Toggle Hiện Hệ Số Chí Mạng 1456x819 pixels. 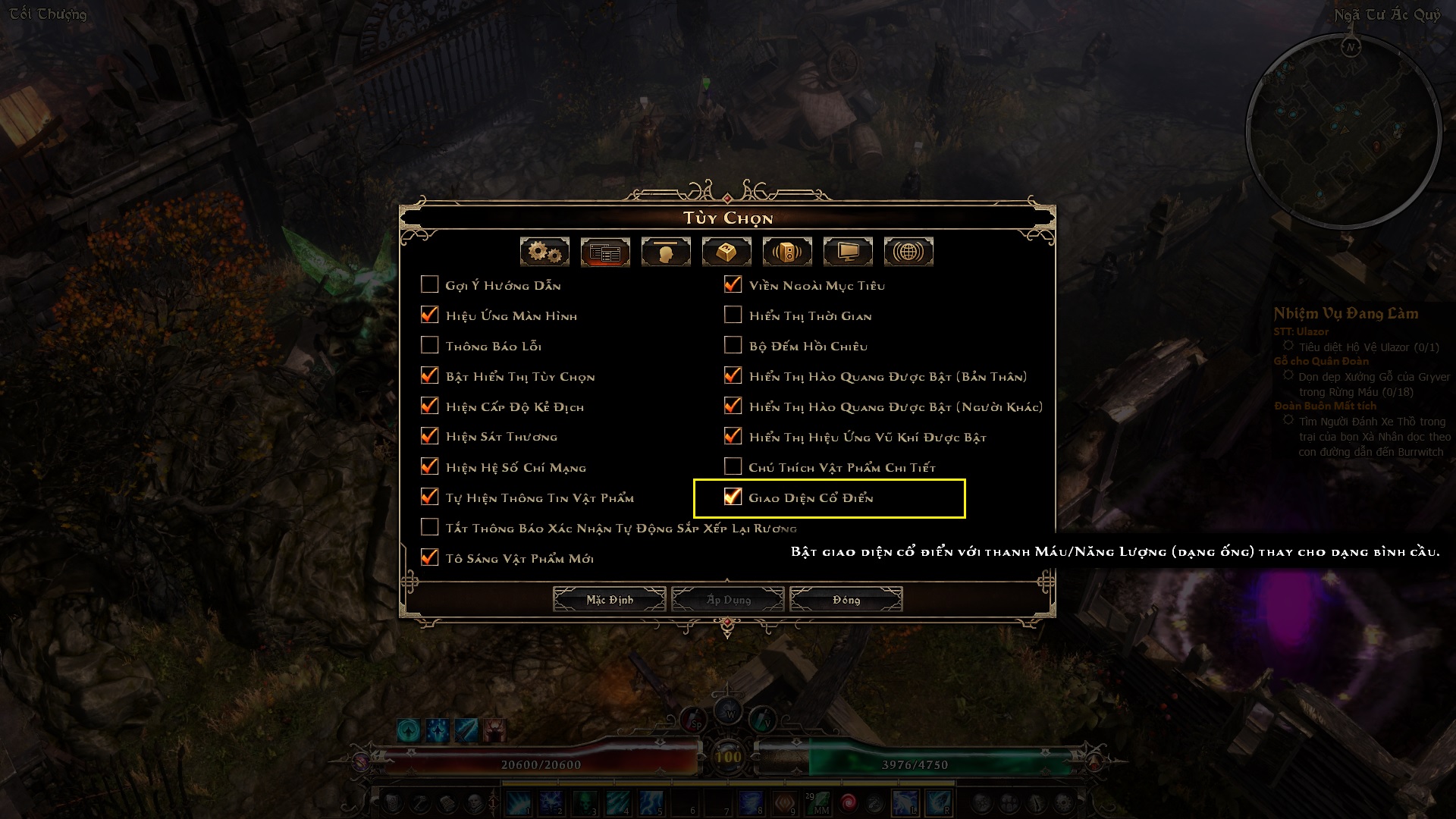pos(430,466)
